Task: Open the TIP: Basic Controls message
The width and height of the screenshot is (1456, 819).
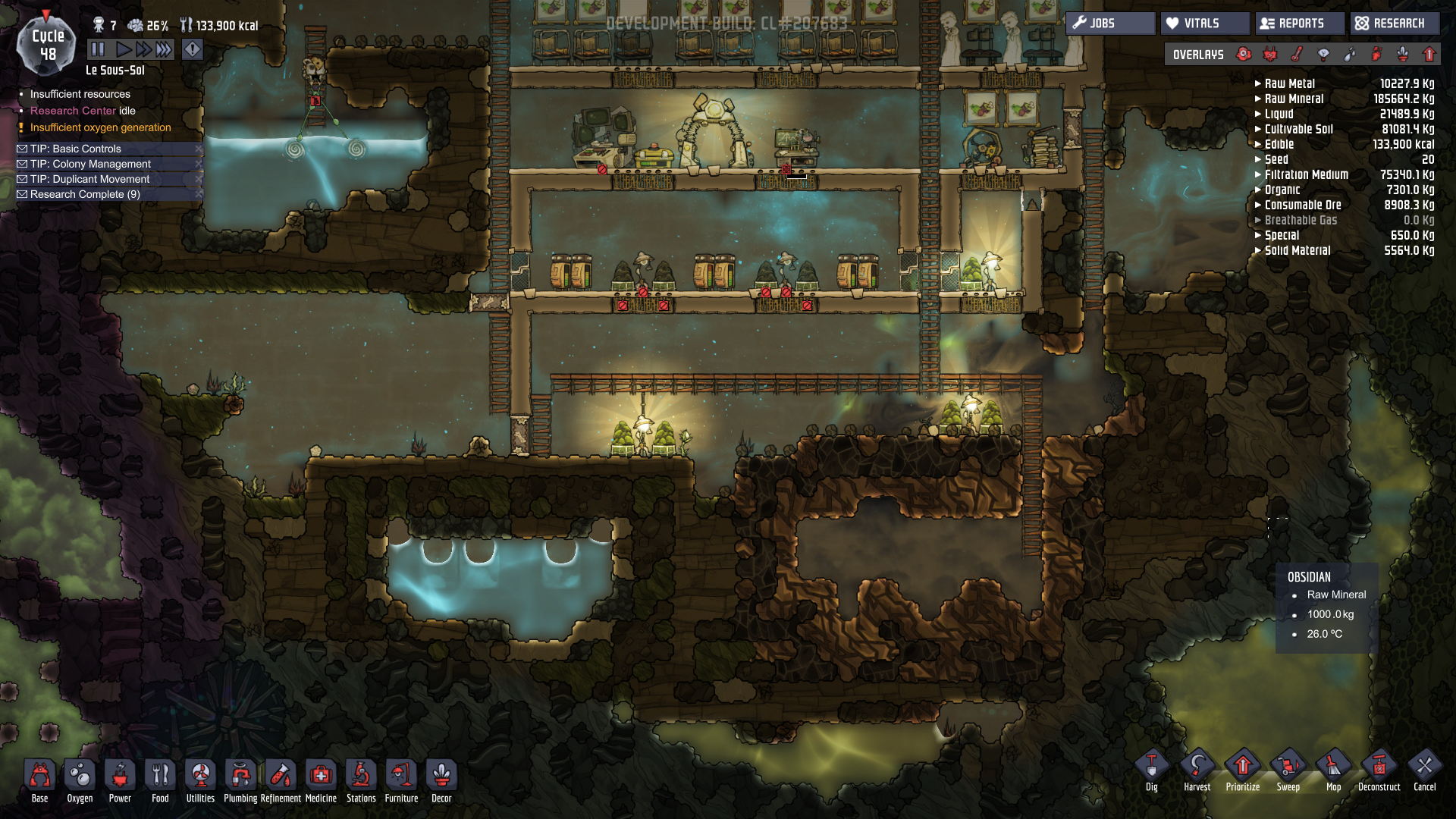Action: click(x=76, y=149)
